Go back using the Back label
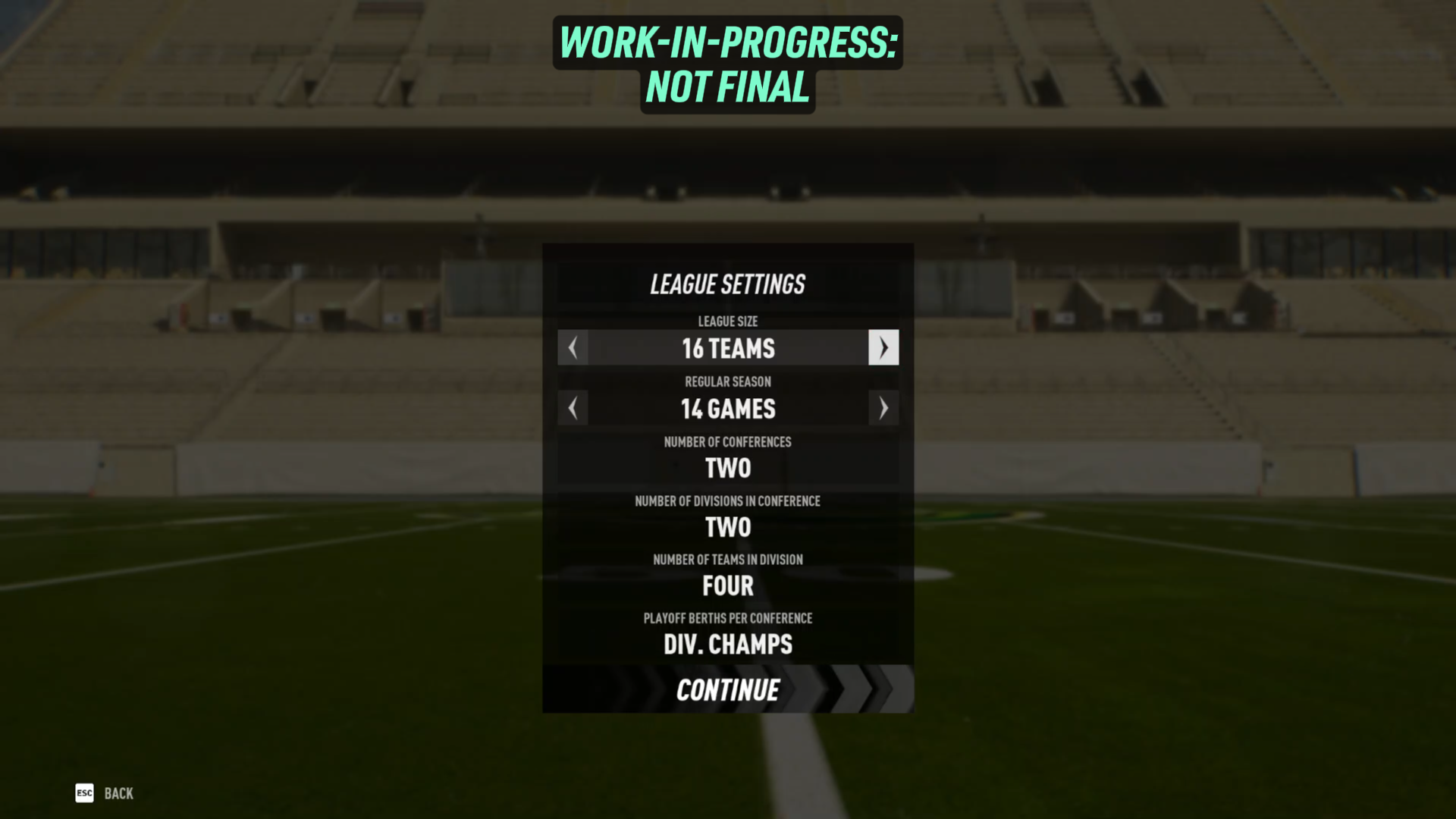This screenshot has width=1456, height=819. (x=118, y=793)
